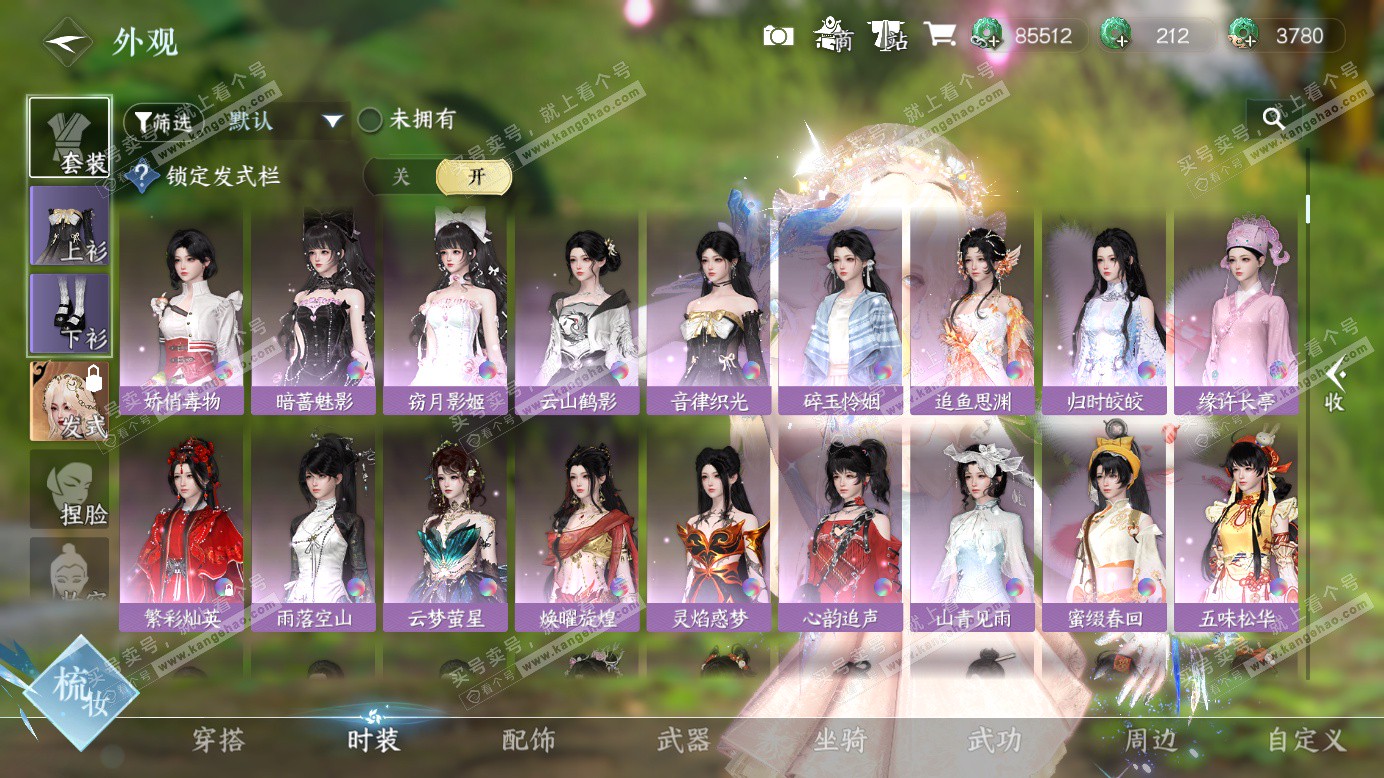Go back using the top-left arrow

66,43
